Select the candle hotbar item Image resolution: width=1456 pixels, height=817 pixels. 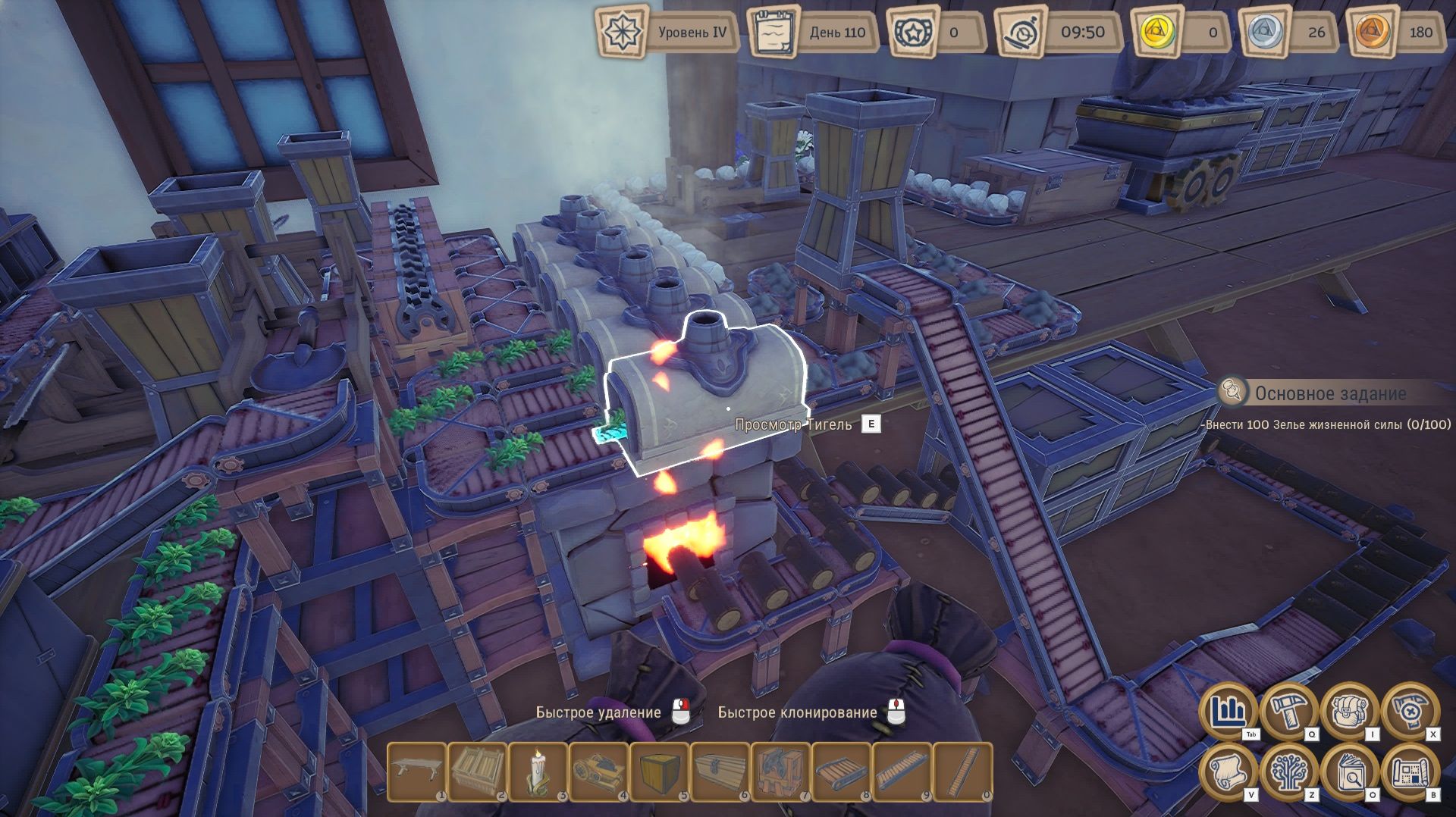538,771
